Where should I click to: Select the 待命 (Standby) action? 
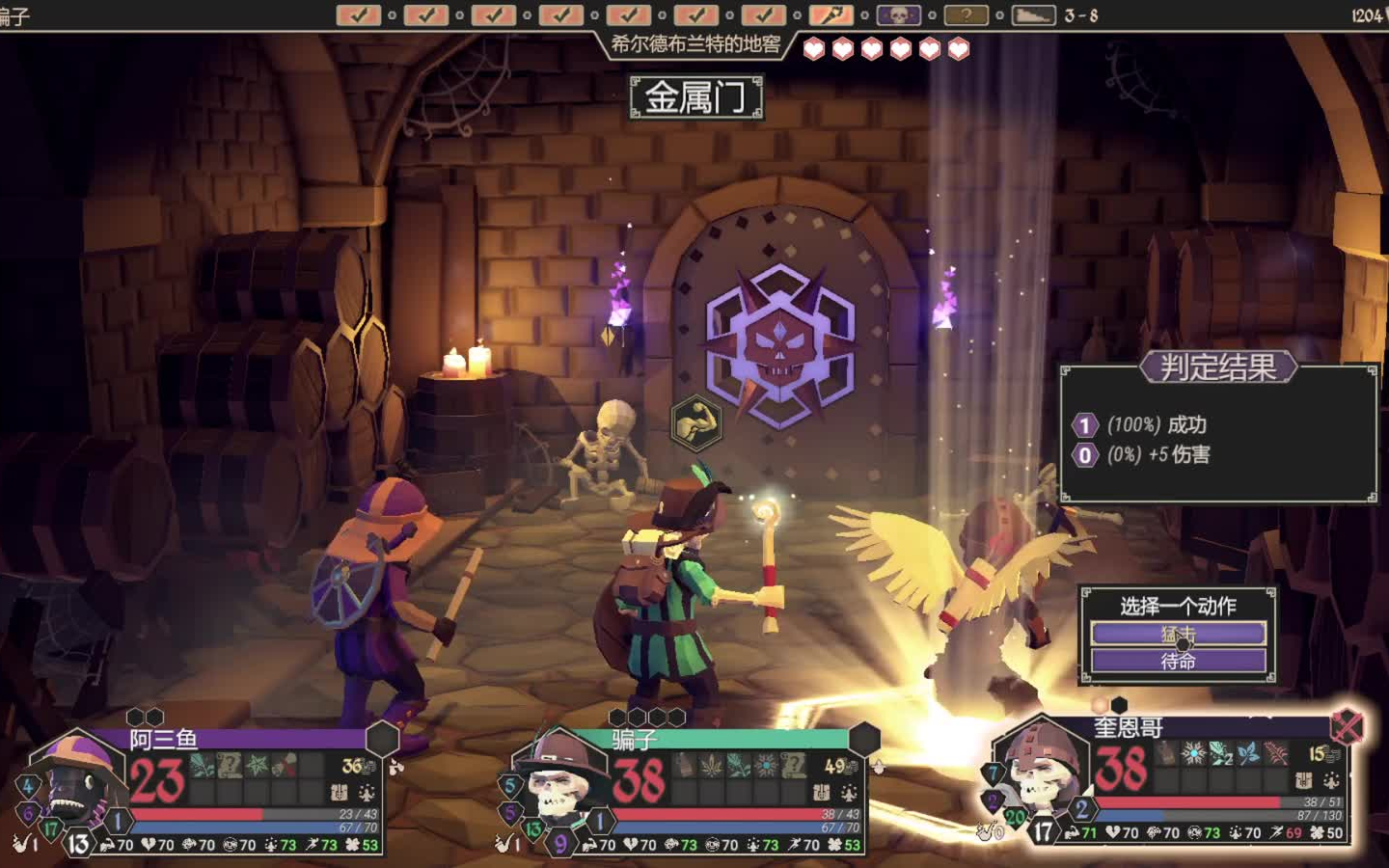[x=1178, y=661]
